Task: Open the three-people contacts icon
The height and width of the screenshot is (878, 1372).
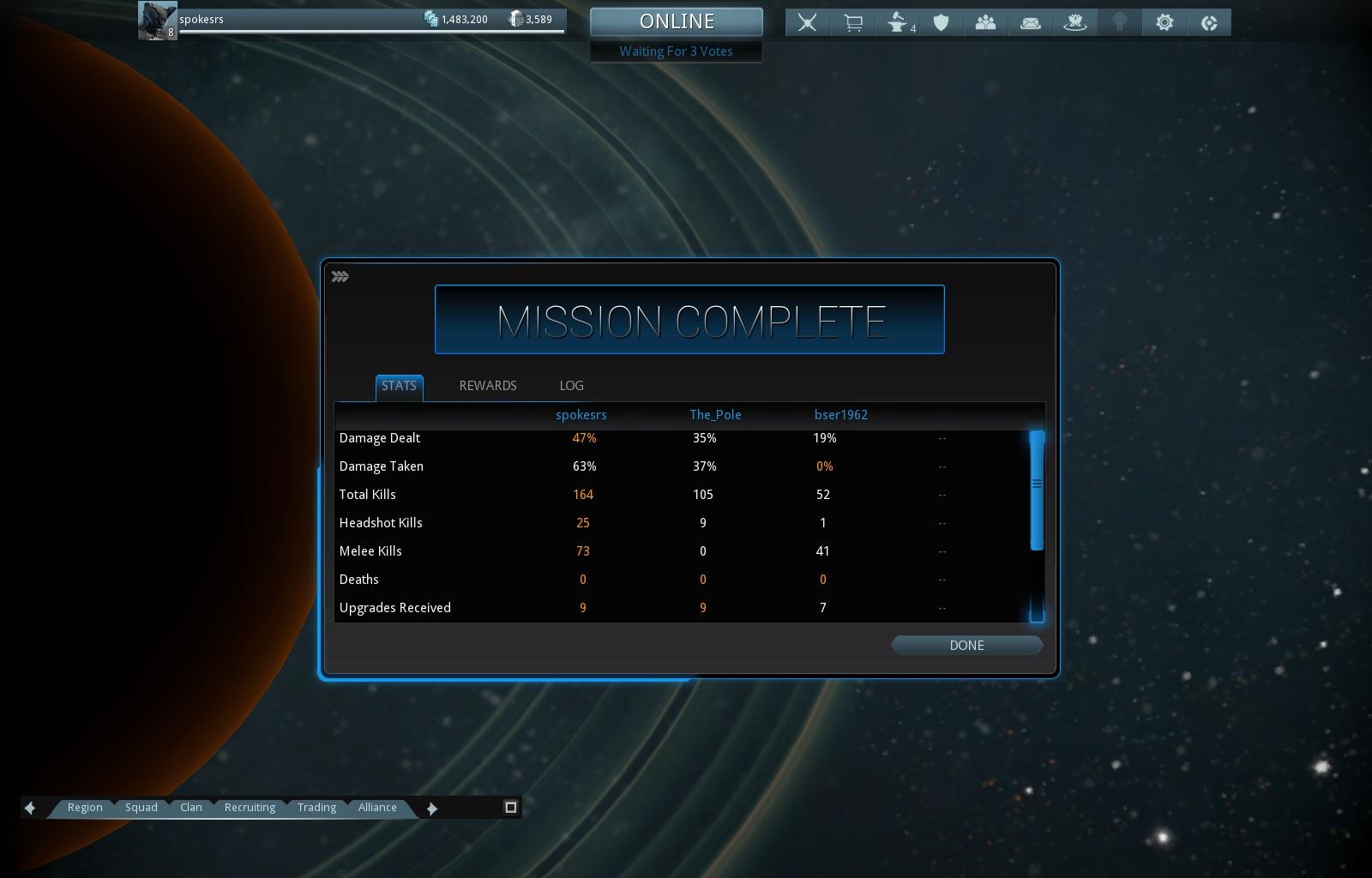Action: [985, 23]
